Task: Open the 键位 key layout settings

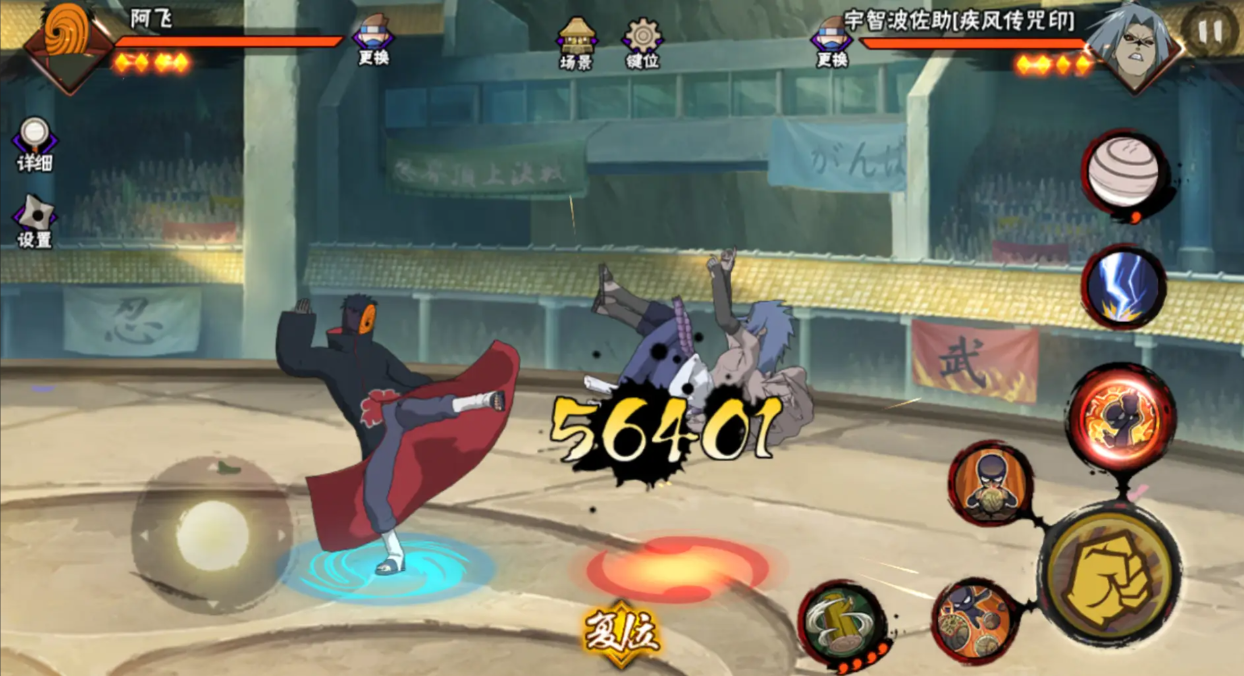Action: tap(642, 41)
